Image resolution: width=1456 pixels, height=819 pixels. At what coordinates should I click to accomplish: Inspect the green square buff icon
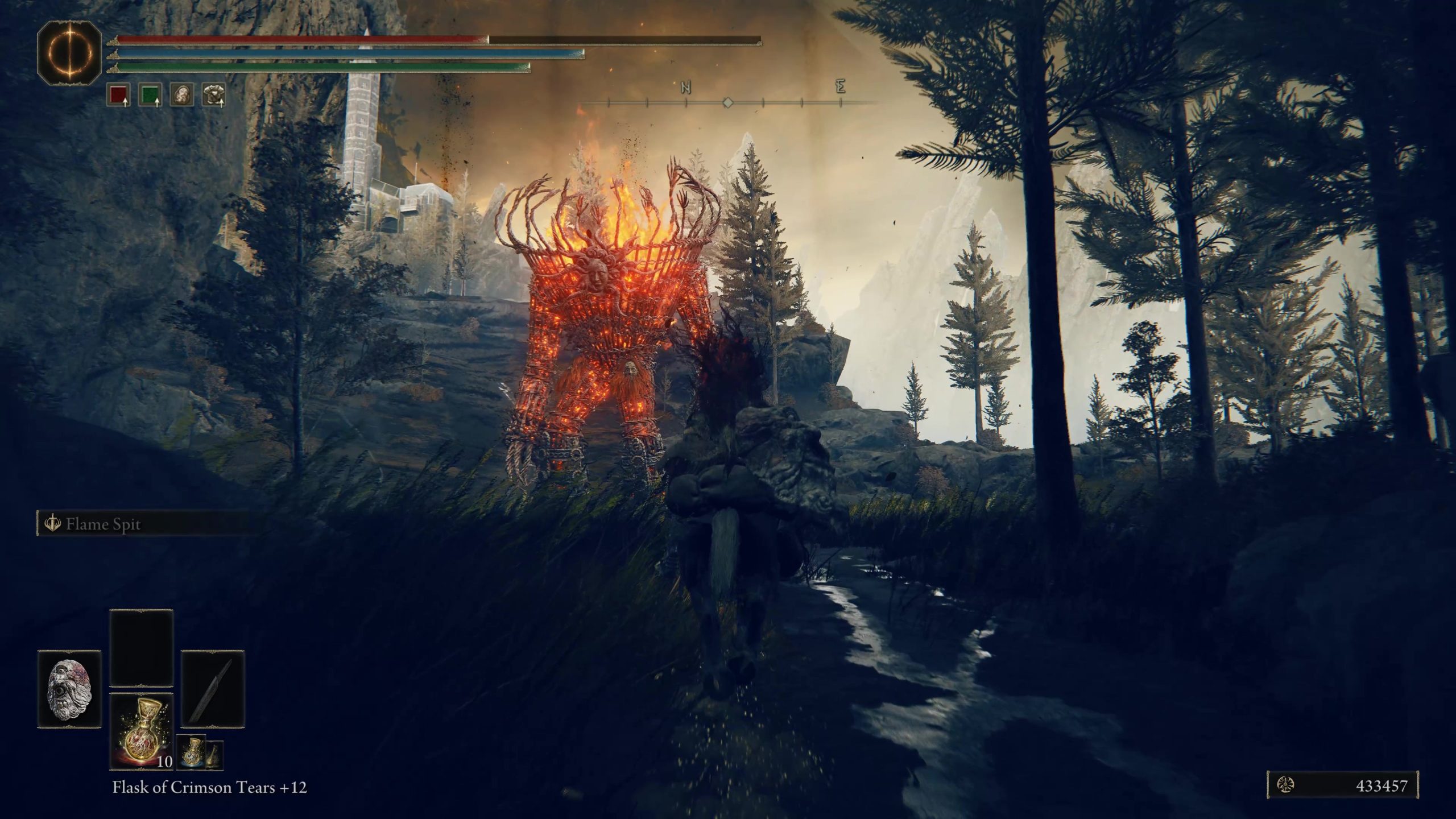coord(150,95)
